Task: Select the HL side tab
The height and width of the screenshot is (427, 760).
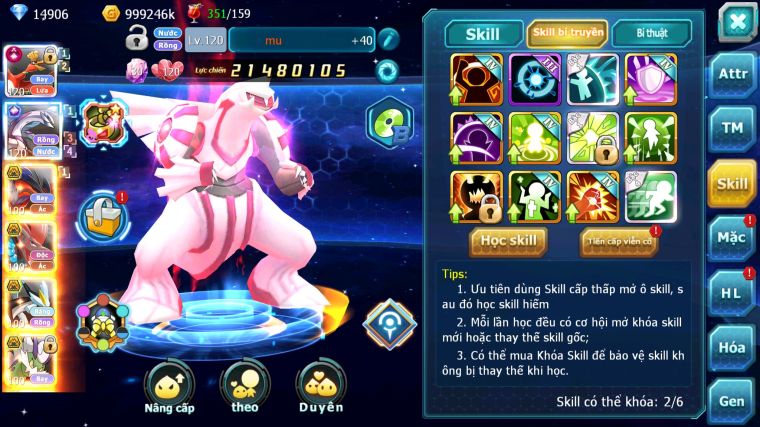Action: pyautogui.click(x=732, y=293)
